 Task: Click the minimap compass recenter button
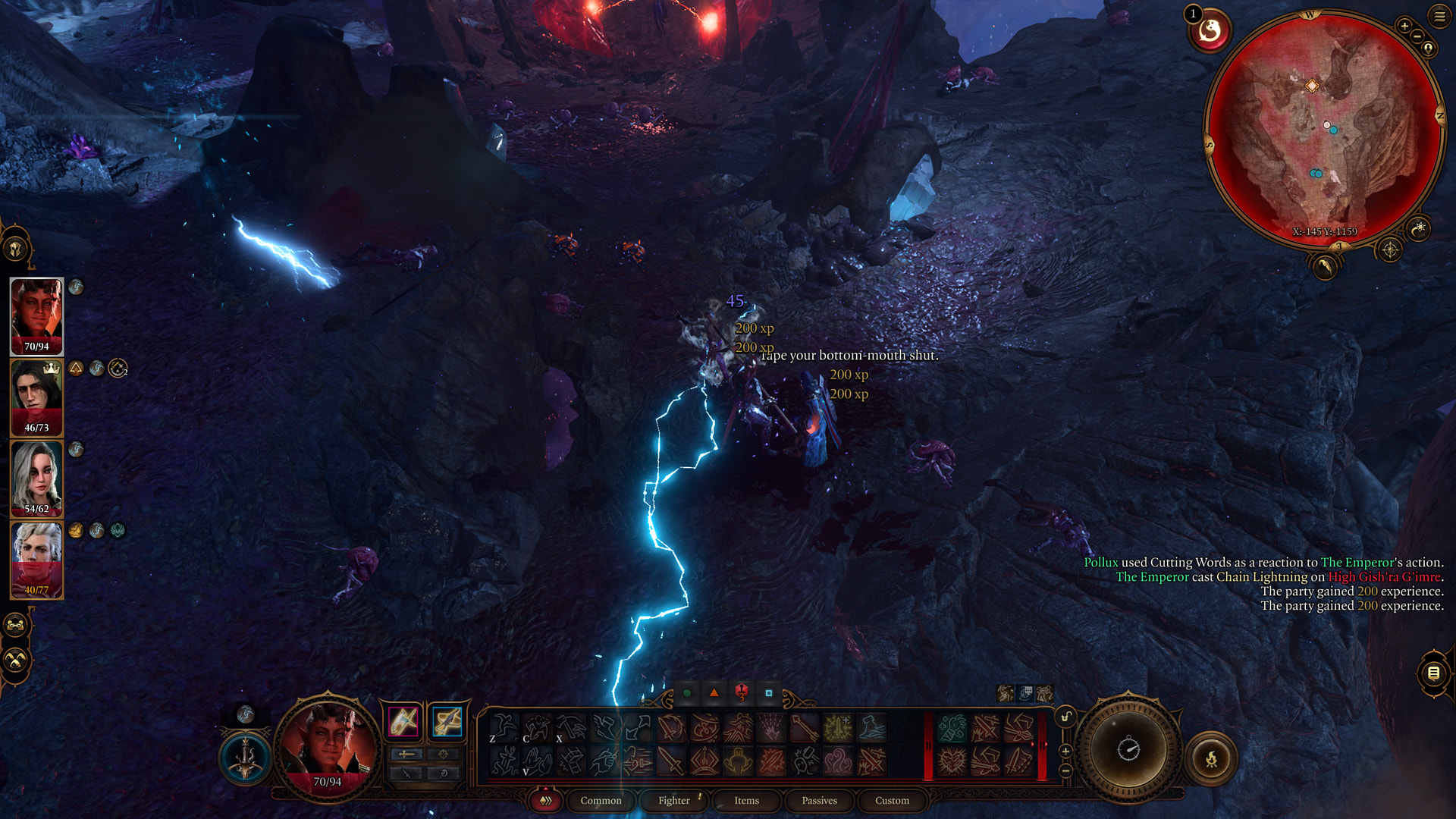(1390, 249)
